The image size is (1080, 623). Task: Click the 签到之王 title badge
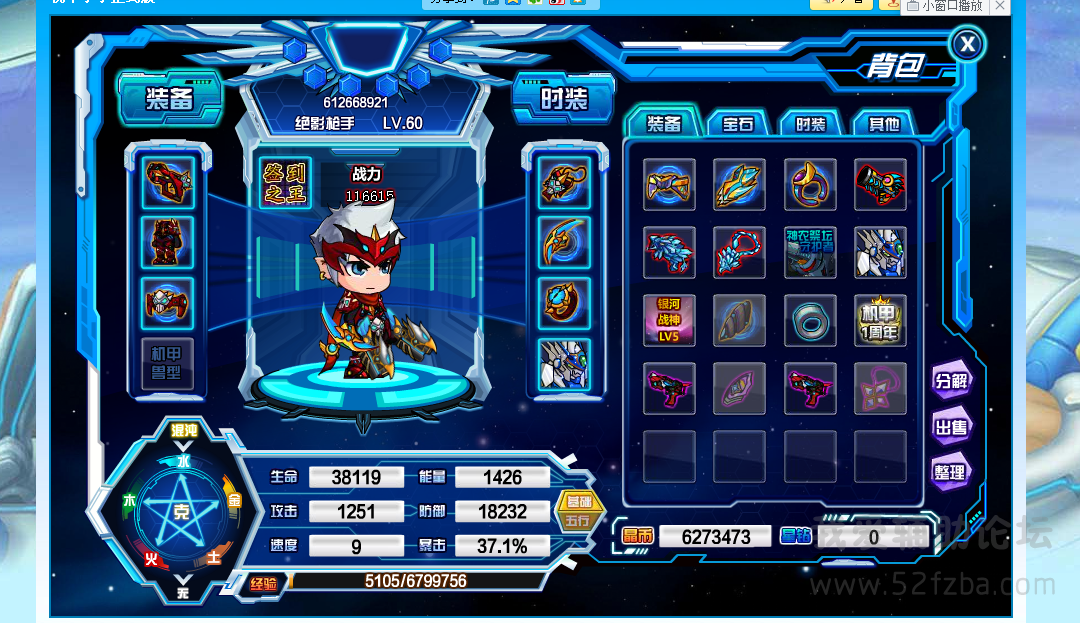point(286,183)
